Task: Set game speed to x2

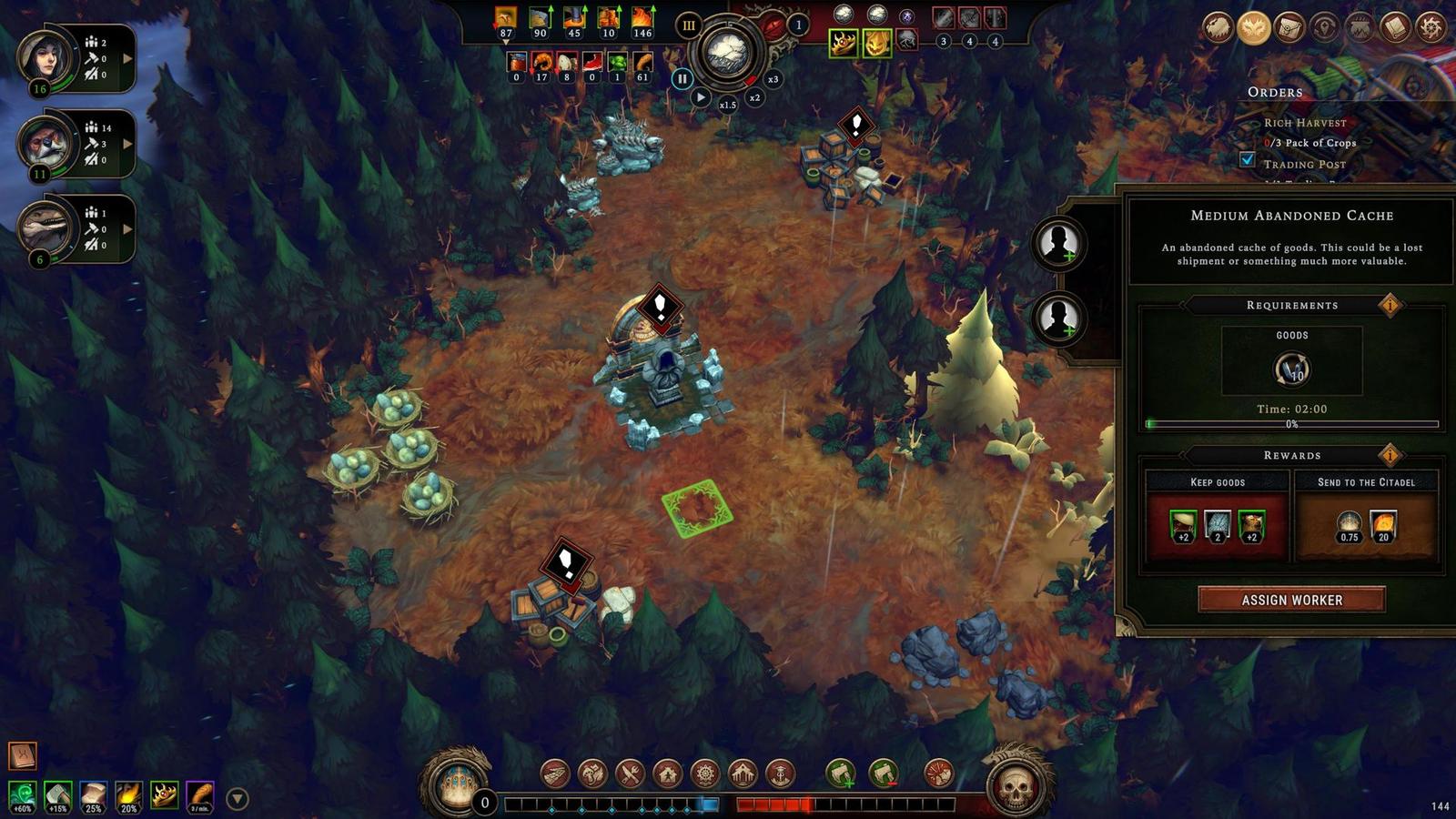Action: [754, 97]
